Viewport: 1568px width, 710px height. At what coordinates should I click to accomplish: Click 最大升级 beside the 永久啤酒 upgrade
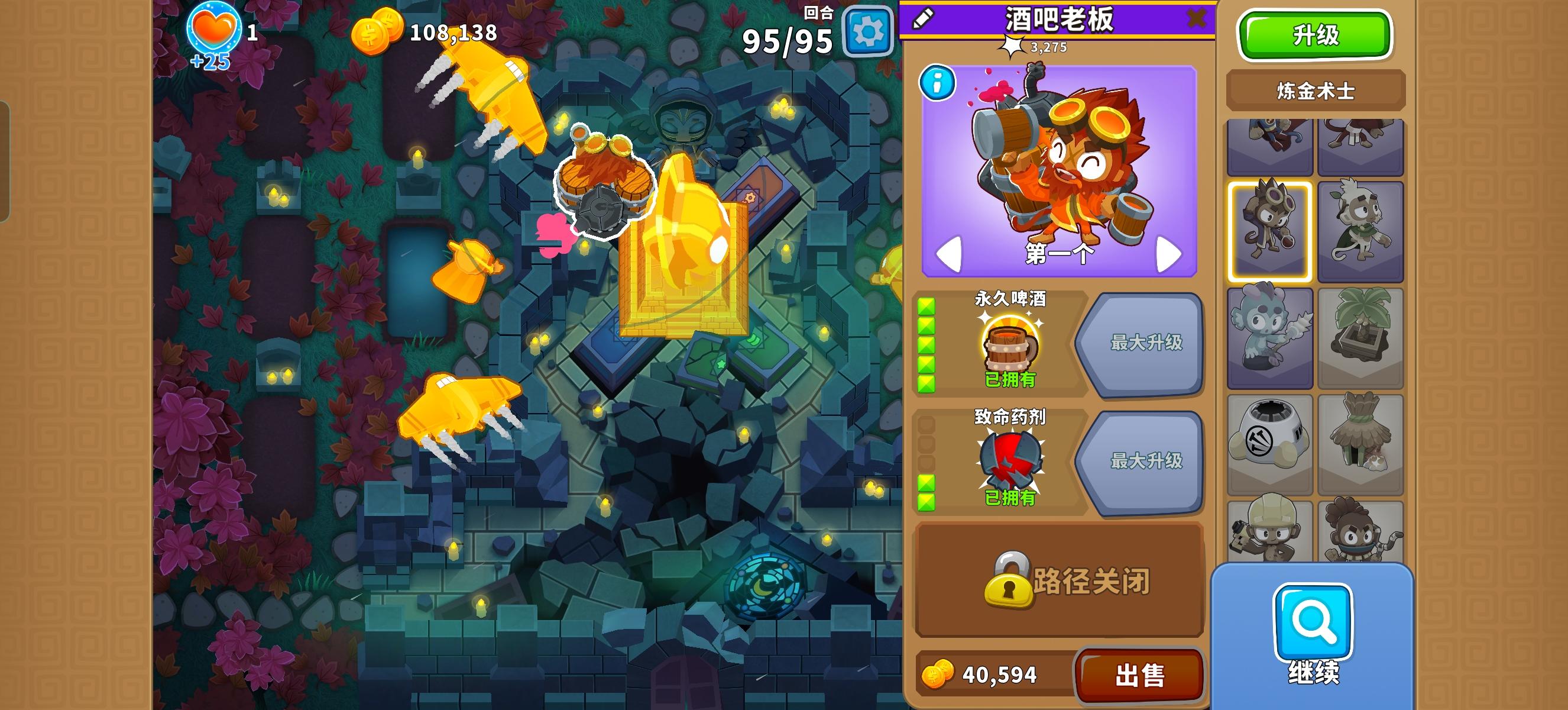point(1147,344)
